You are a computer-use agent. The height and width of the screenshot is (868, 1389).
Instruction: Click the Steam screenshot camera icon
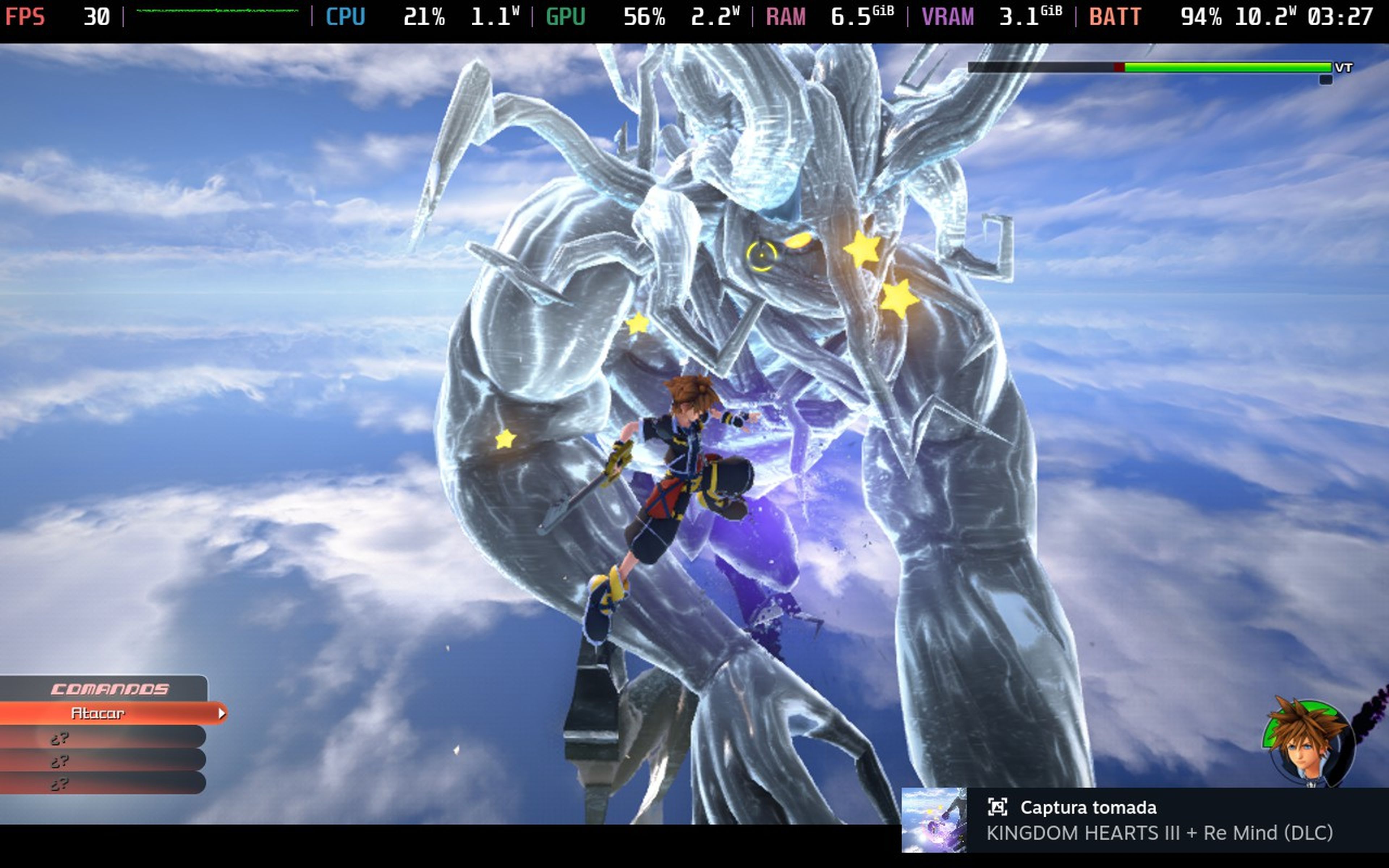point(1000,807)
